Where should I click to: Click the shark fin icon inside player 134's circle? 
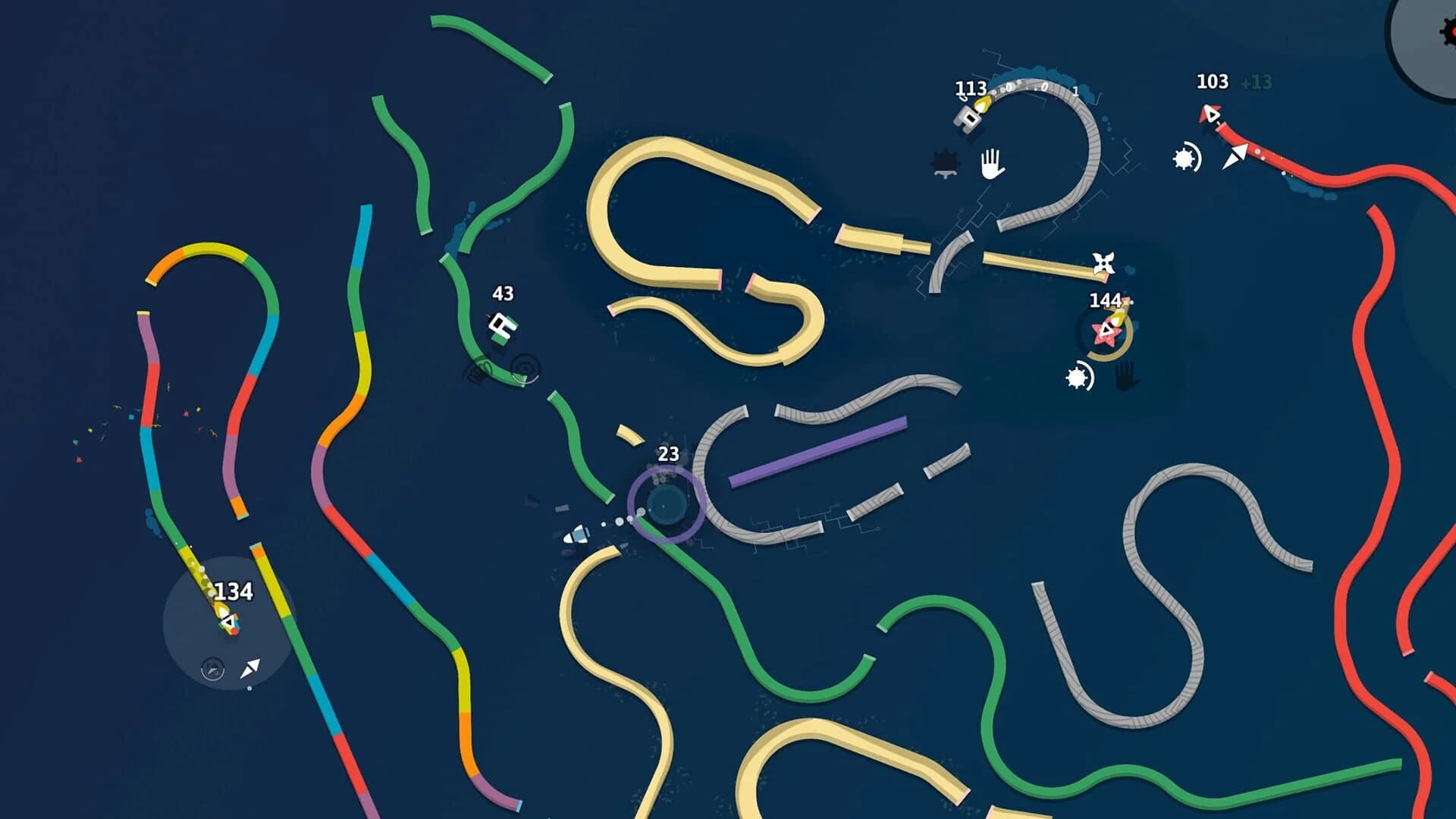point(212,670)
